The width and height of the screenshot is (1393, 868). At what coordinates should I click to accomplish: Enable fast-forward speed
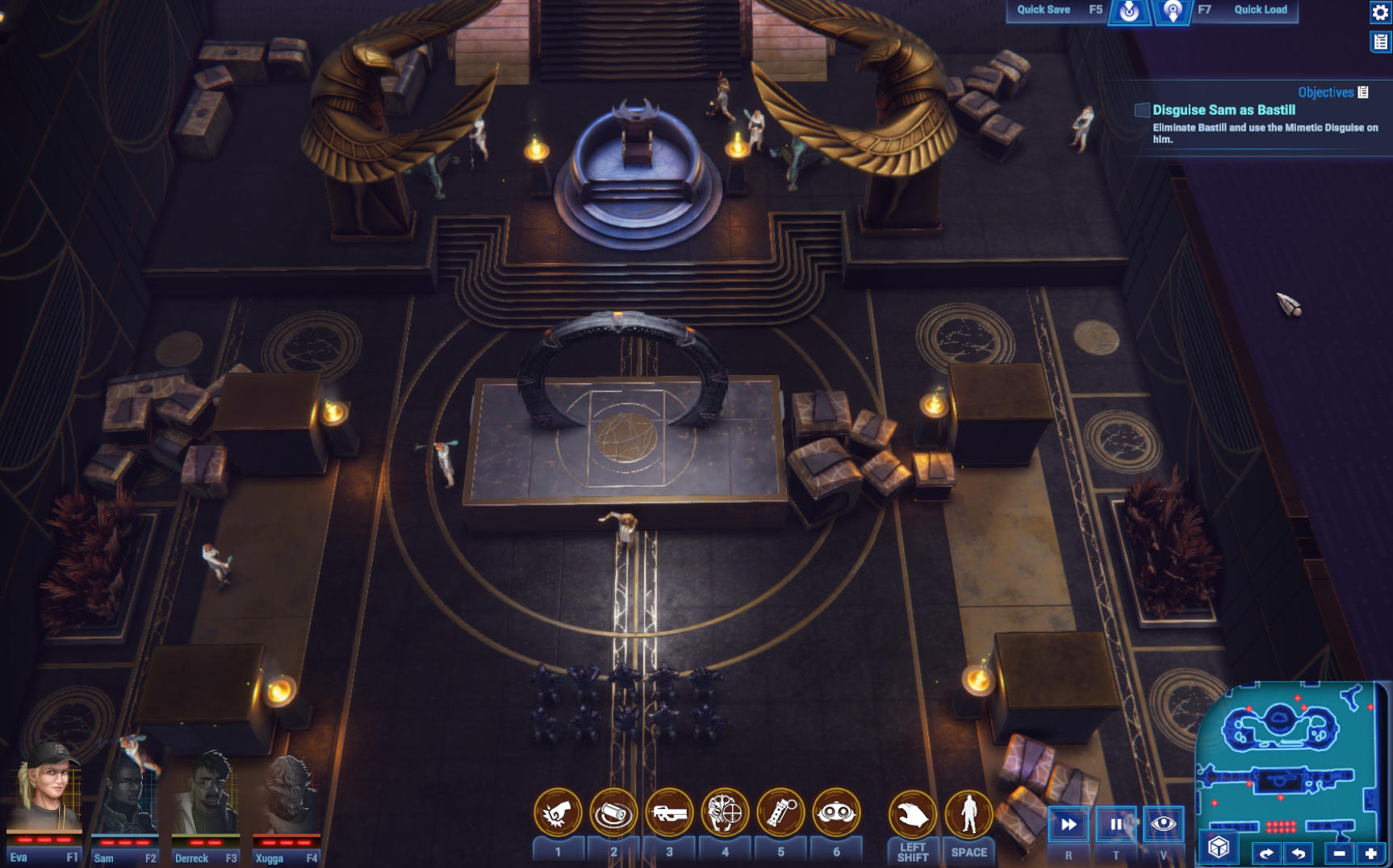click(1069, 824)
